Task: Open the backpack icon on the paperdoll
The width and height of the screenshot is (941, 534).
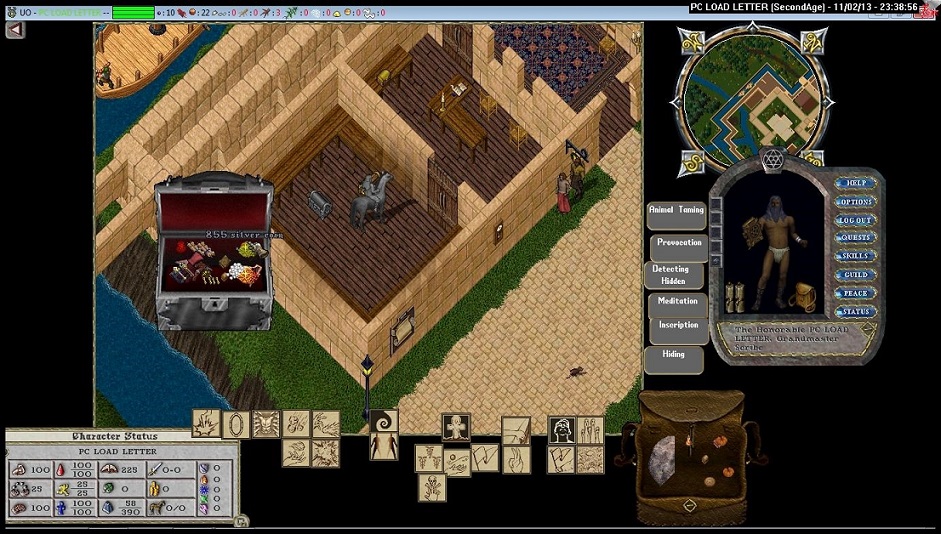Action: [x=804, y=297]
